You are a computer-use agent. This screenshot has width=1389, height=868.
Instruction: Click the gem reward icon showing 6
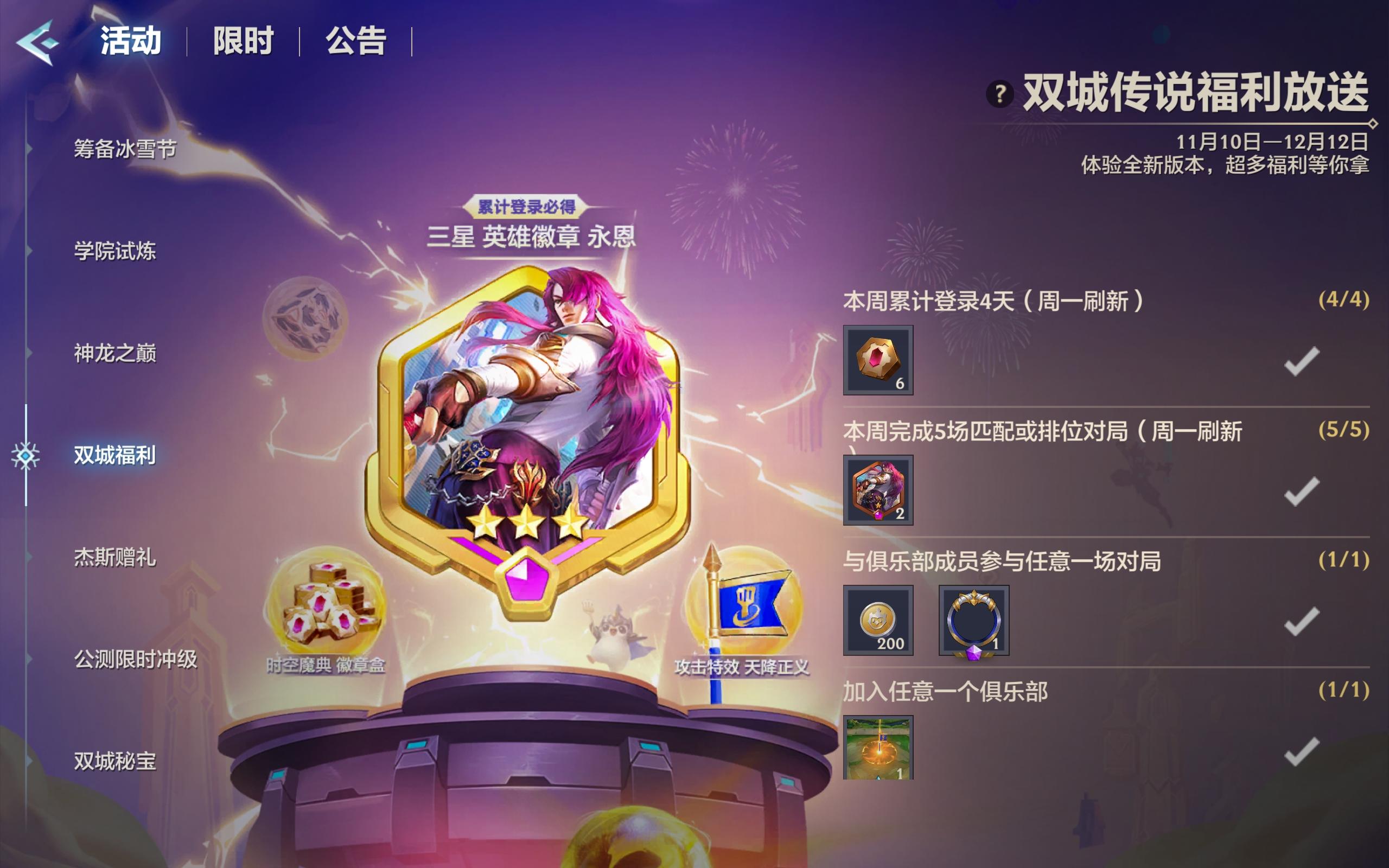(877, 360)
